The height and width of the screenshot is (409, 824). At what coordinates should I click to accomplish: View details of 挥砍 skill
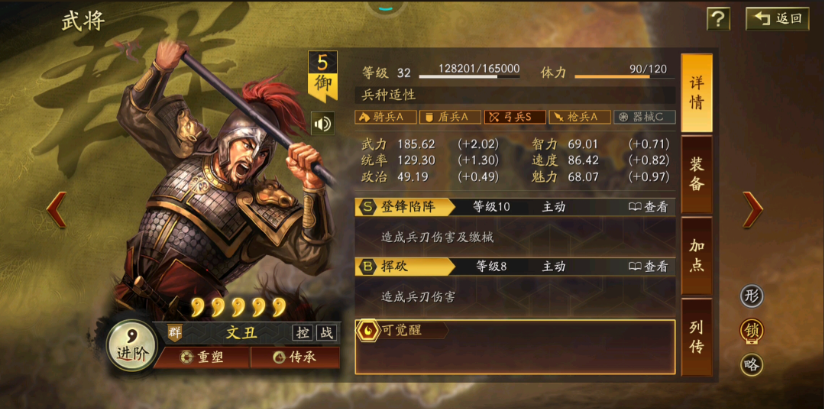pos(648,267)
